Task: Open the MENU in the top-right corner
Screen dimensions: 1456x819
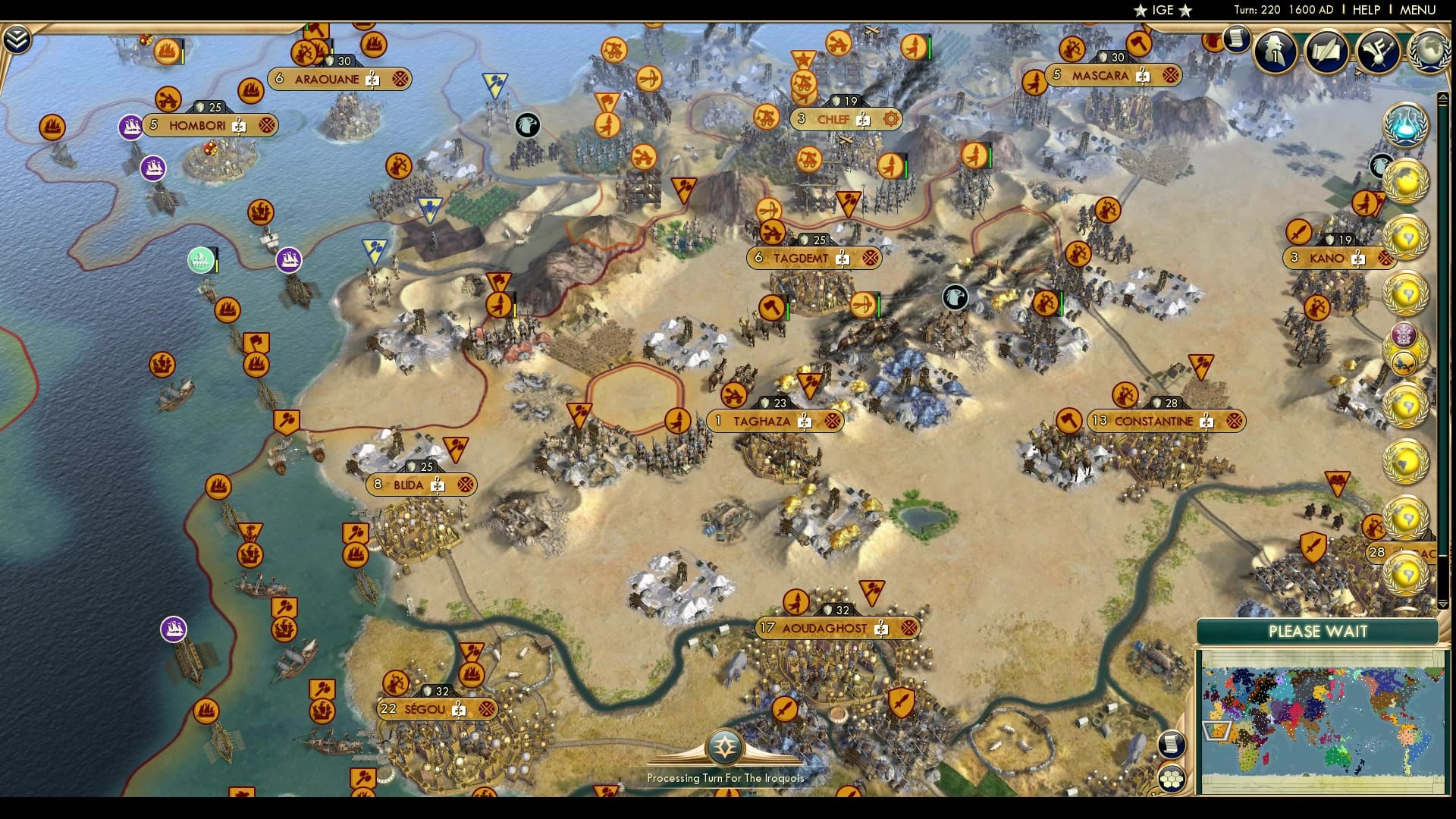Action: [1422, 10]
